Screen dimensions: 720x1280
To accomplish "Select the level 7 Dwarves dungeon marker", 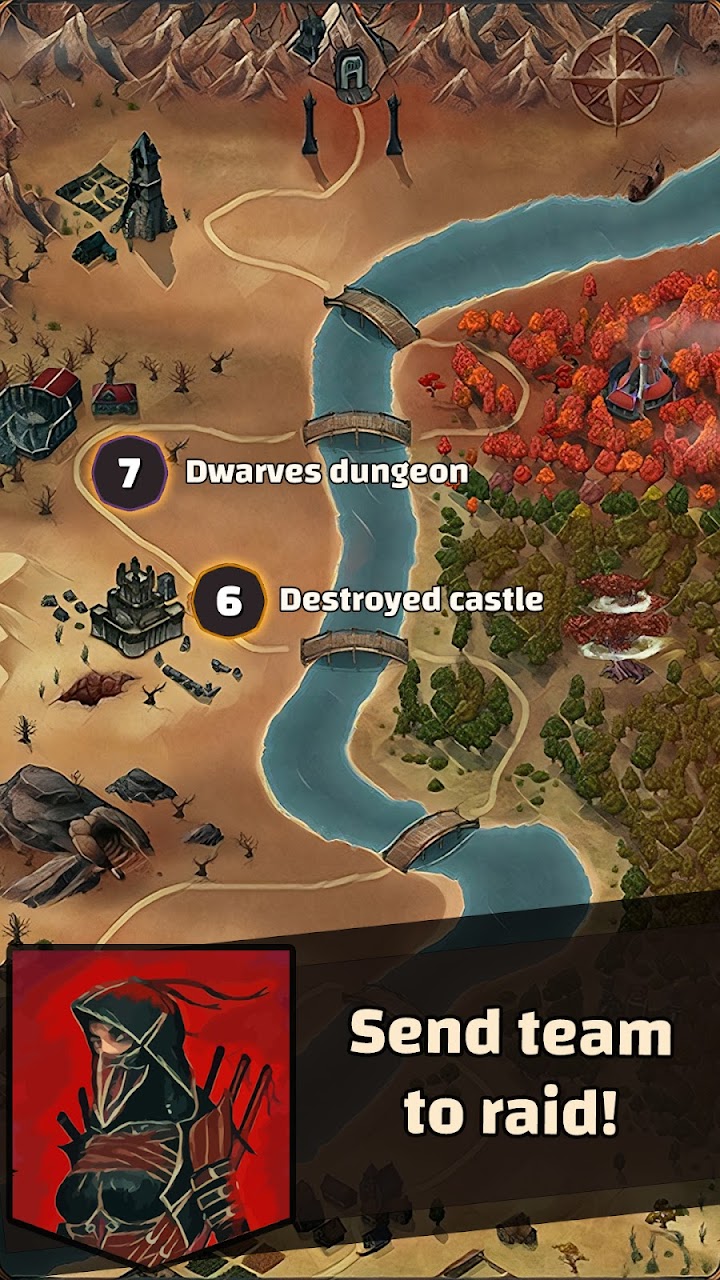I will [129, 473].
